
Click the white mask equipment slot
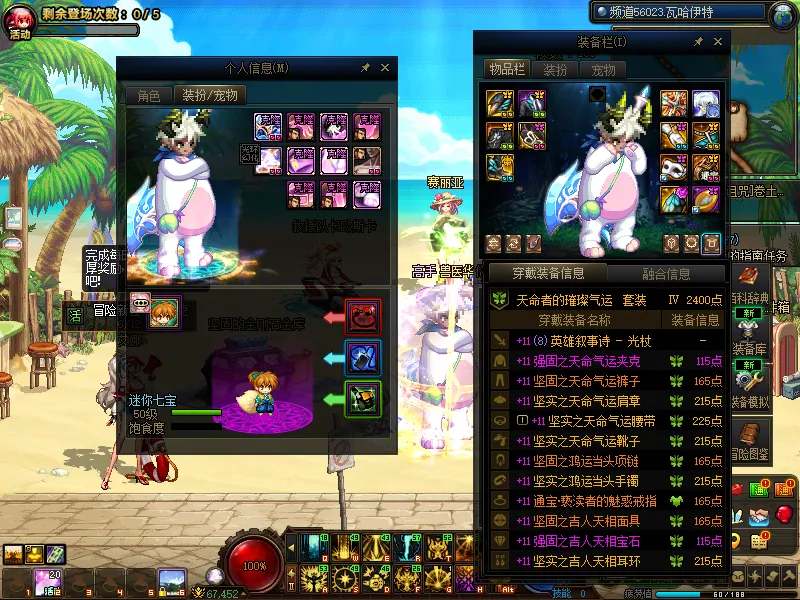coord(674,169)
